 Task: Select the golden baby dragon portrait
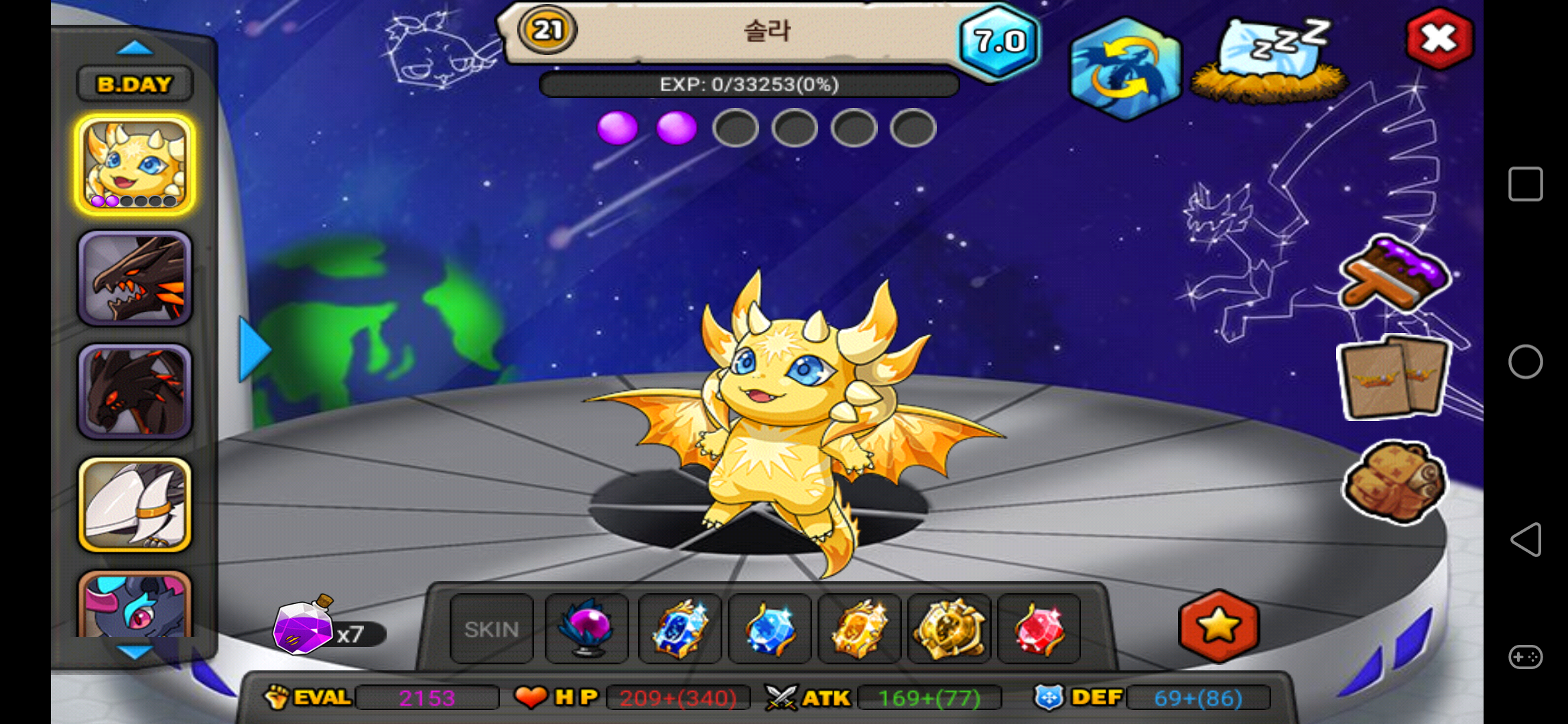point(135,165)
